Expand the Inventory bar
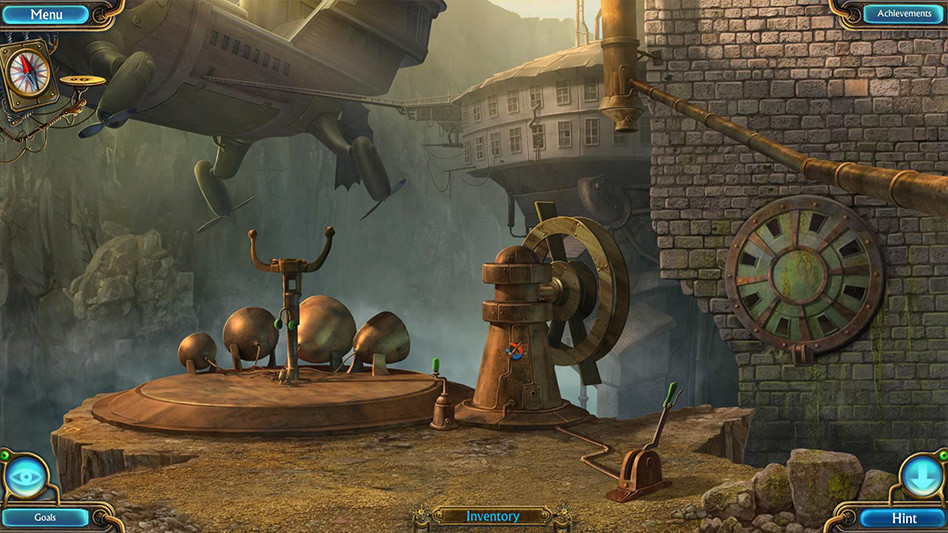Viewport: 948px width, 533px height. point(493,516)
